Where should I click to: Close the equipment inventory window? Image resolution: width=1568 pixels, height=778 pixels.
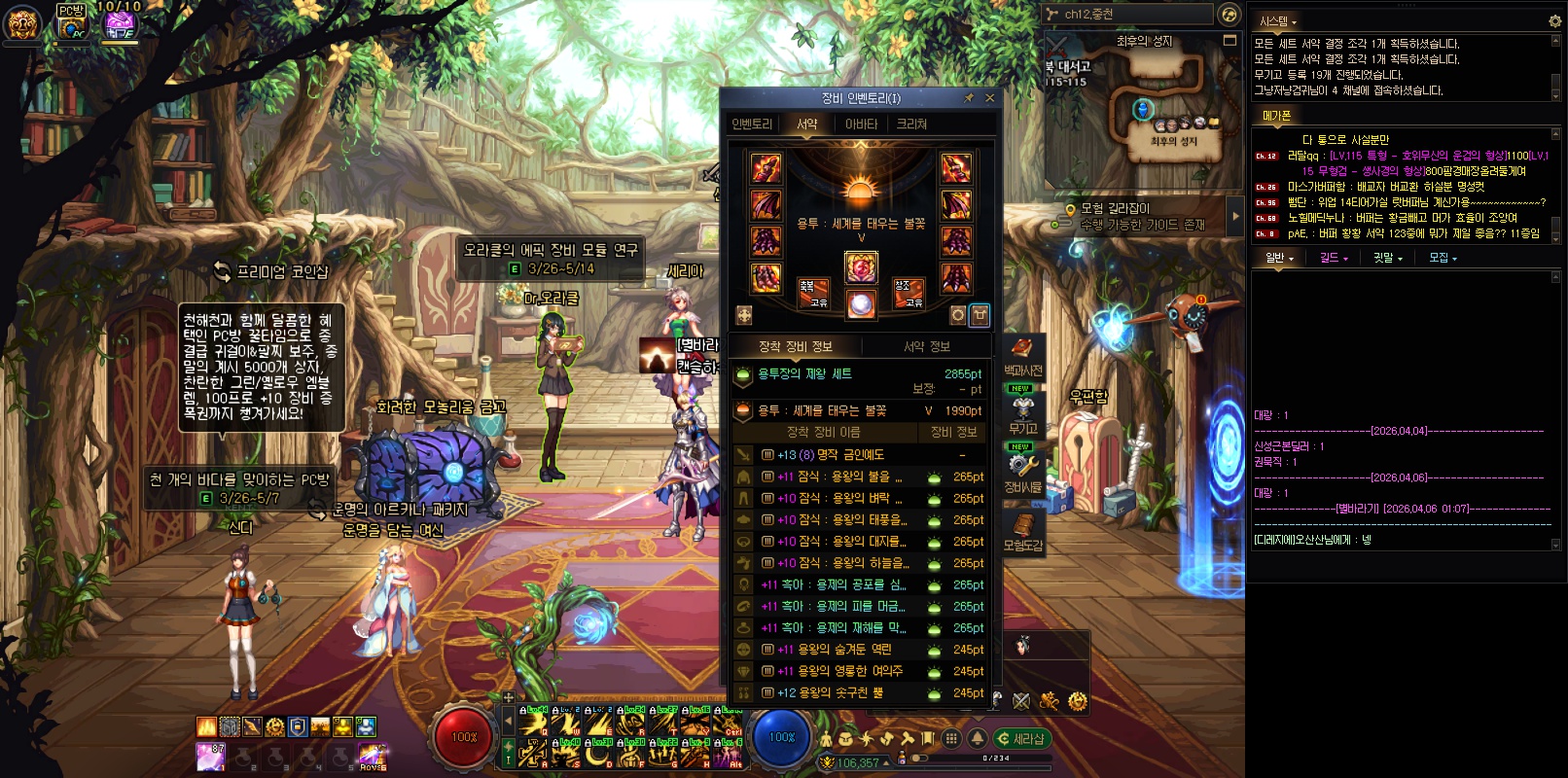coord(990,98)
